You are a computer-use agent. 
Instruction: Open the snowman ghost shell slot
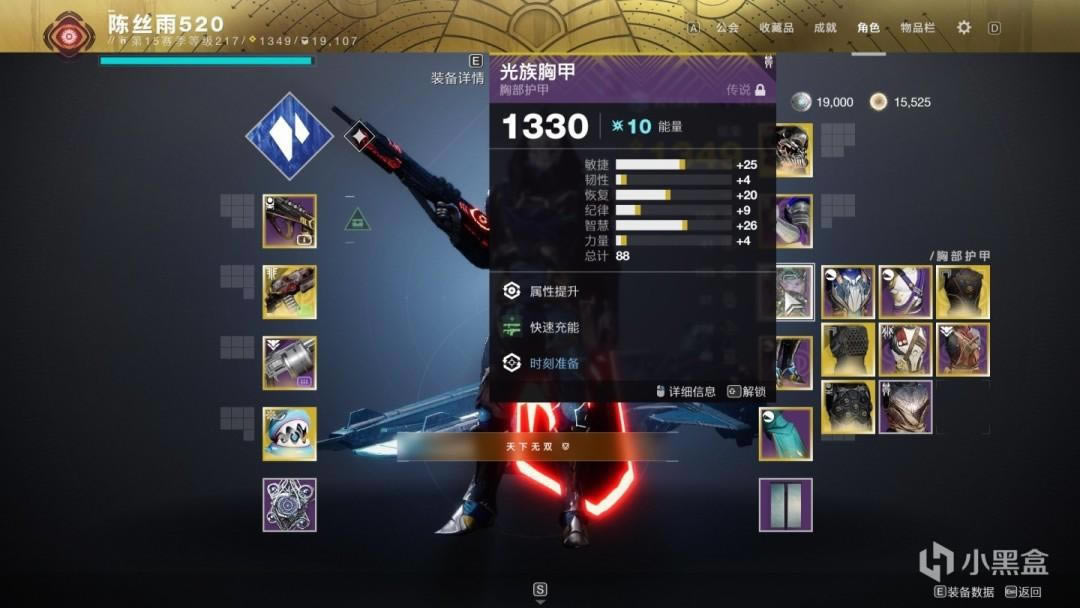pyautogui.click(x=290, y=433)
